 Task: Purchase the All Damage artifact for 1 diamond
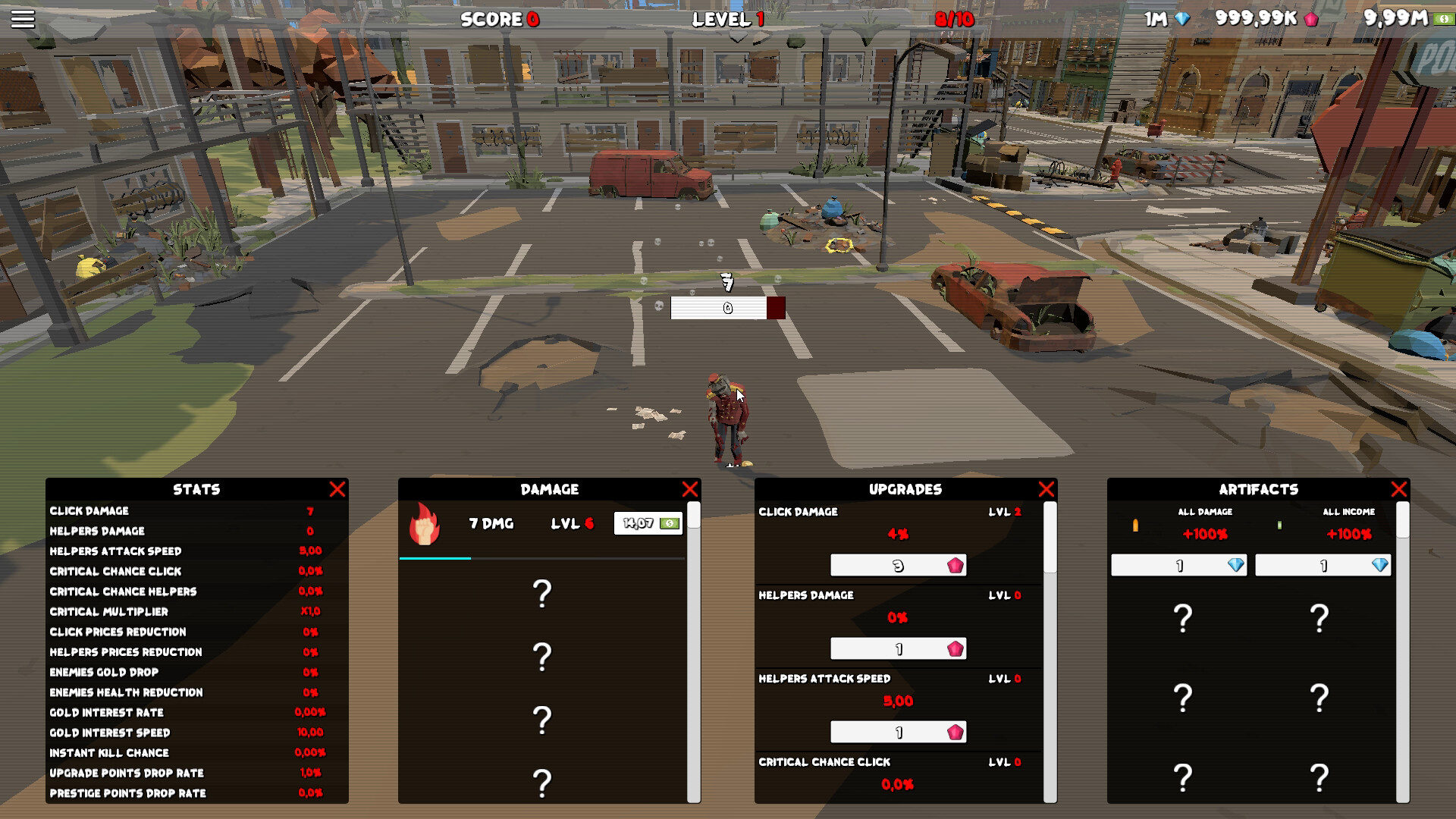tap(1178, 565)
